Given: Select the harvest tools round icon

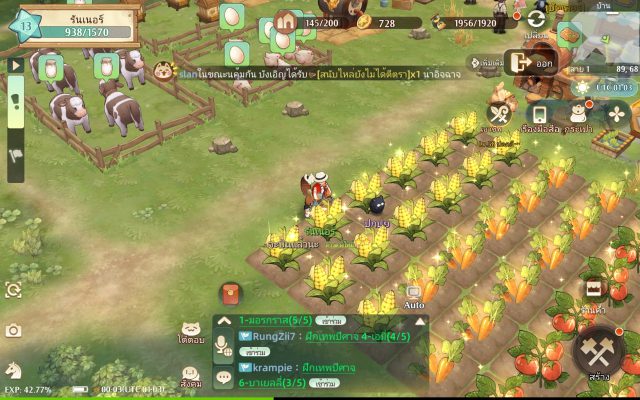Looking at the screenshot, I should [500, 115].
